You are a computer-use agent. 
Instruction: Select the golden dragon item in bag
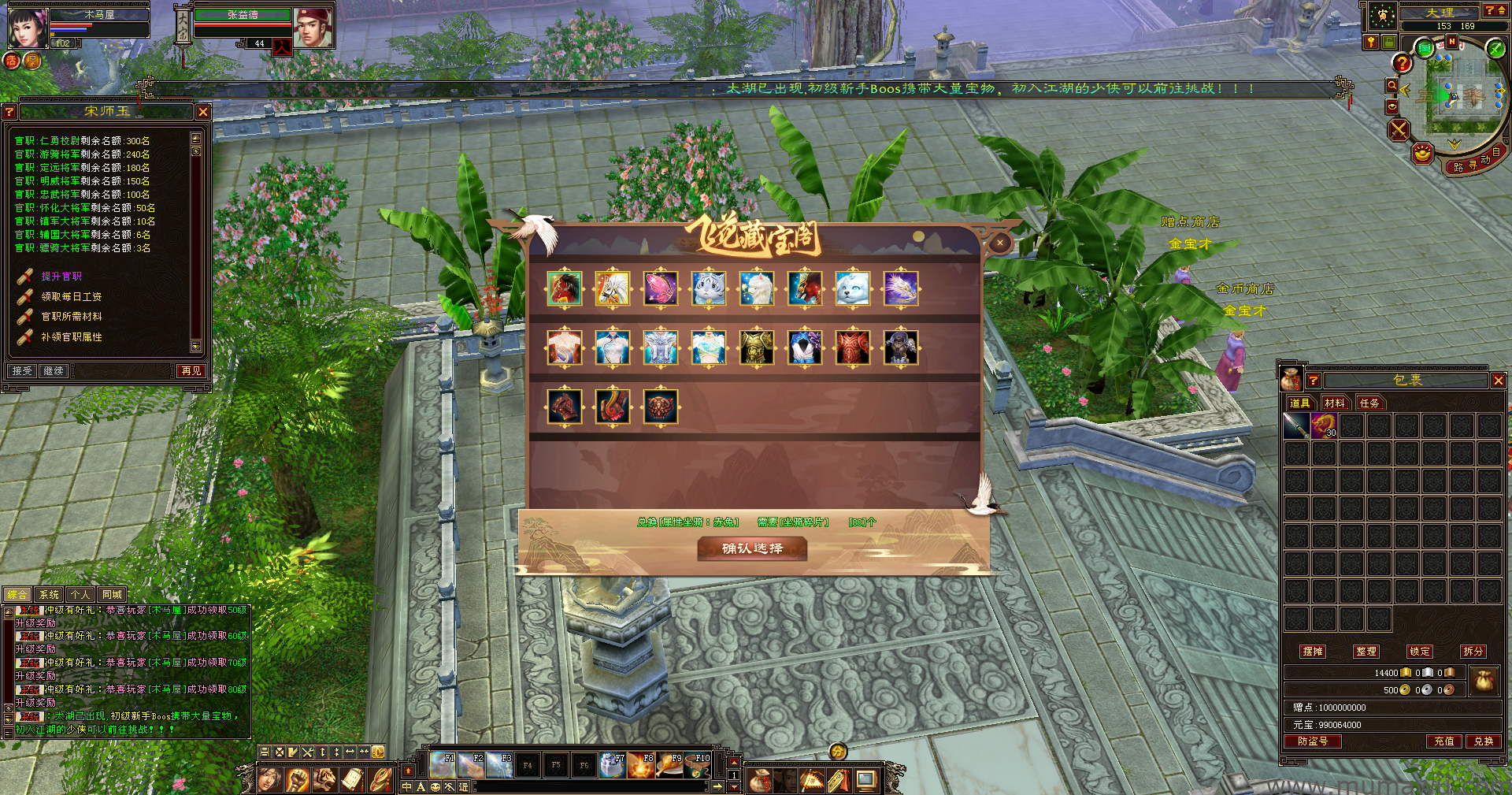(1323, 426)
